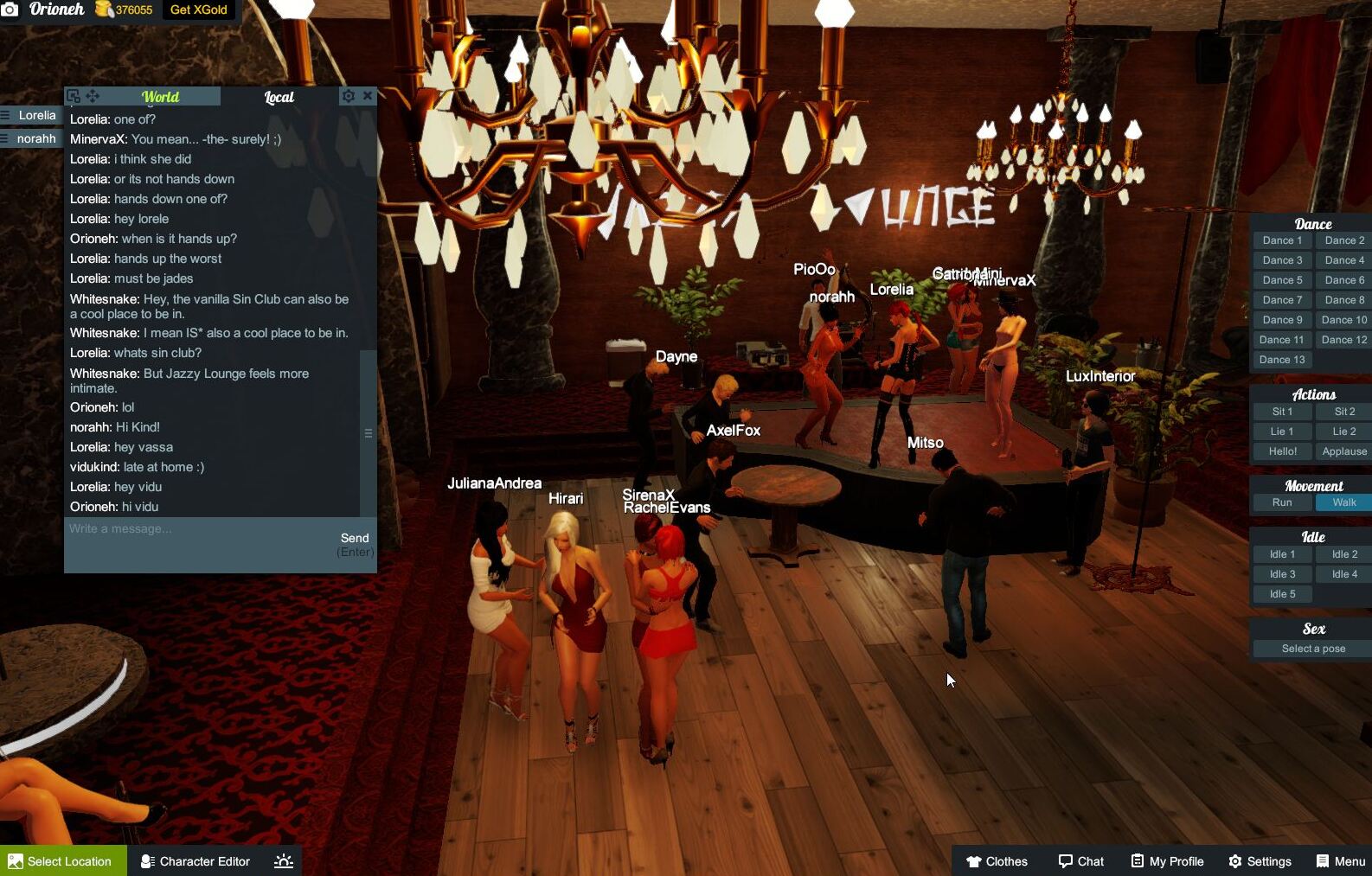Click the XGold coins icon beside balance

(104, 11)
